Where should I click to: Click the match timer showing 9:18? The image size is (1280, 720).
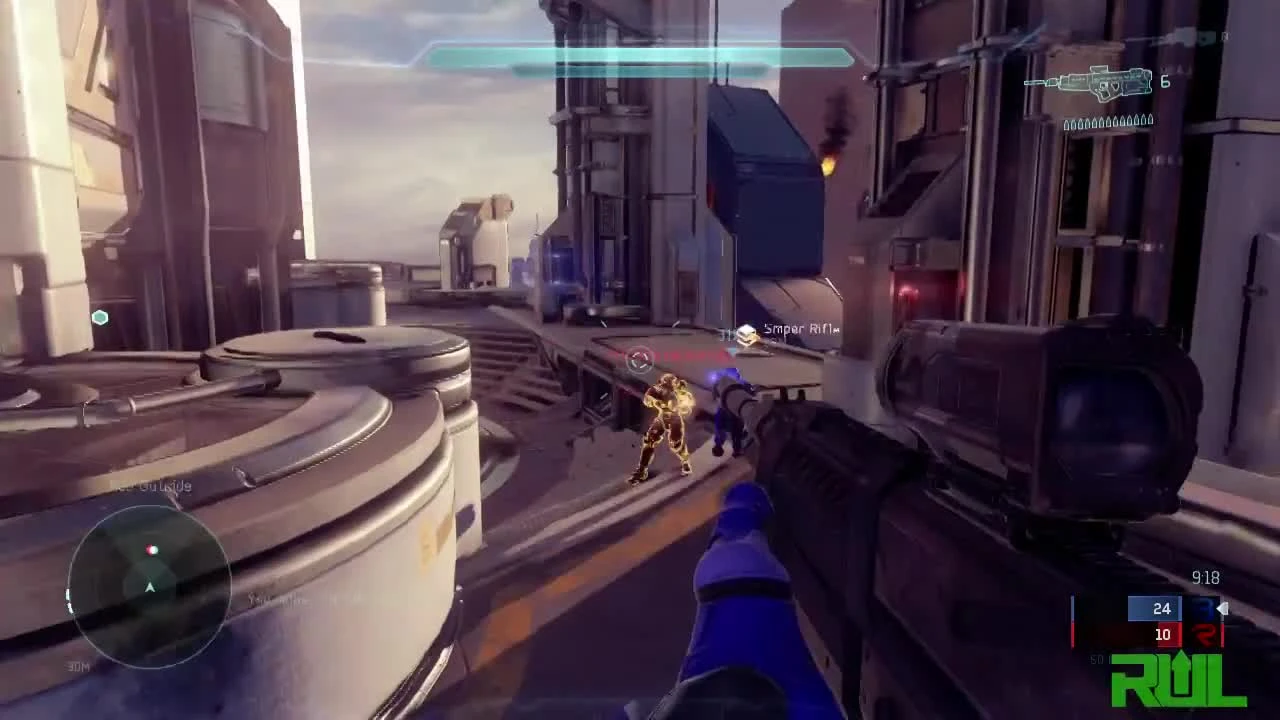[1205, 578]
